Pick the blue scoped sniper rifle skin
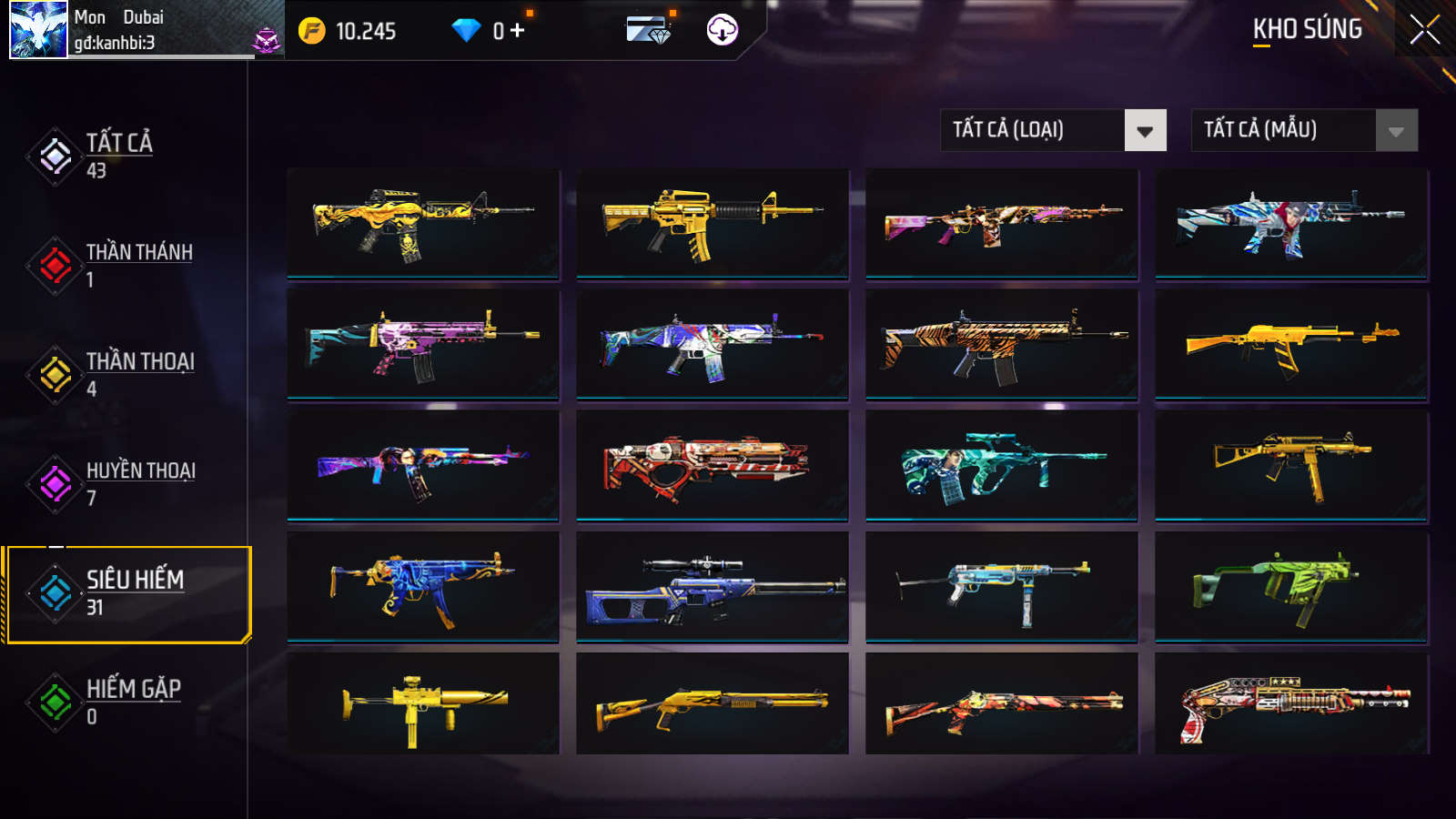1456x819 pixels. [712, 586]
